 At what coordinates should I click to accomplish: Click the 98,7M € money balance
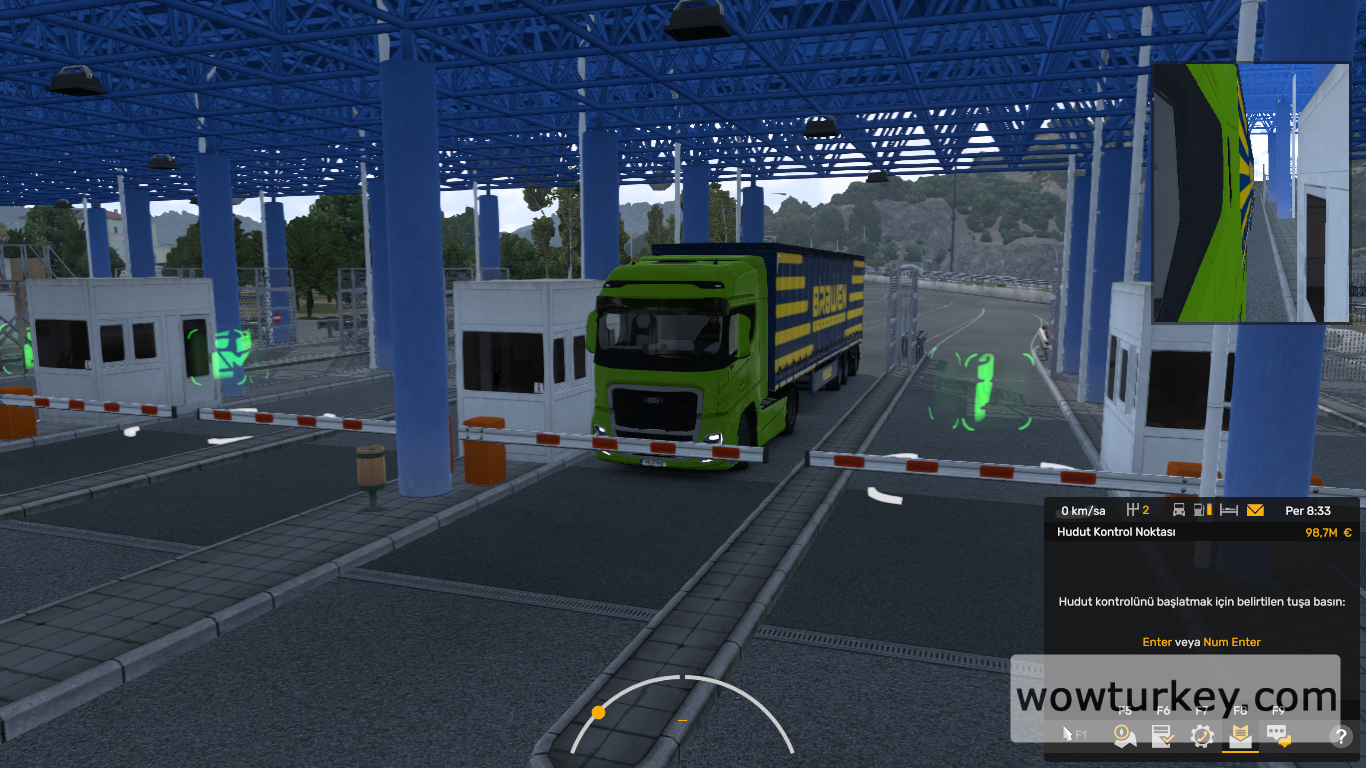point(1327,532)
